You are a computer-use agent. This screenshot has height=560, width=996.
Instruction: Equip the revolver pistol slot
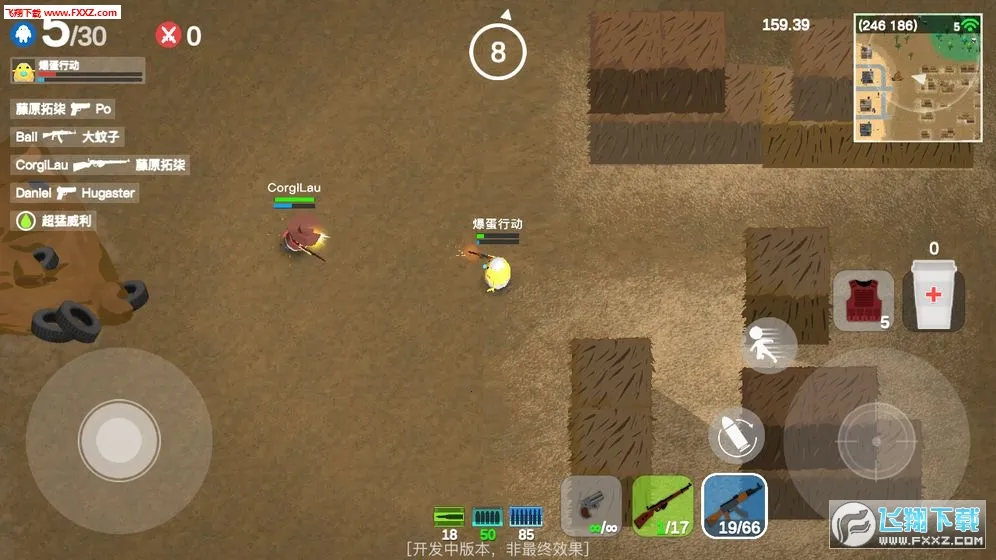[x=591, y=505]
